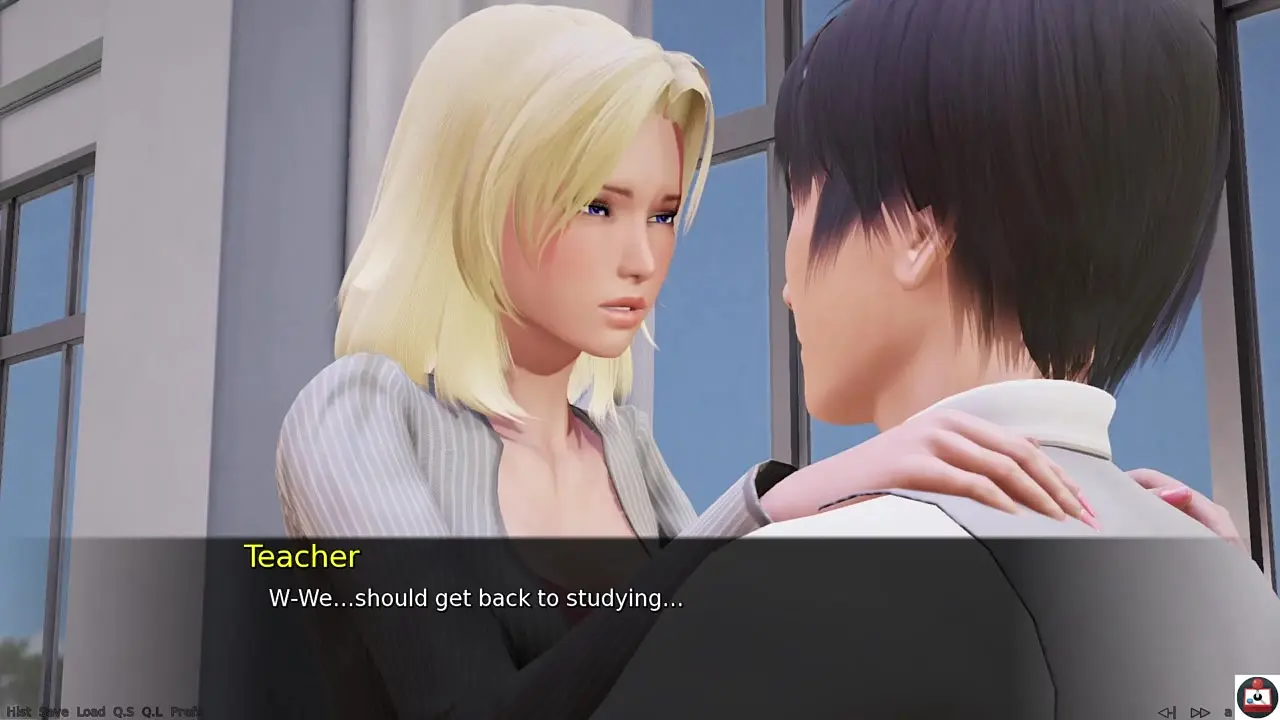The height and width of the screenshot is (720, 1280).
Task: Click the joystick channel logo
Action: click(x=1256, y=696)
